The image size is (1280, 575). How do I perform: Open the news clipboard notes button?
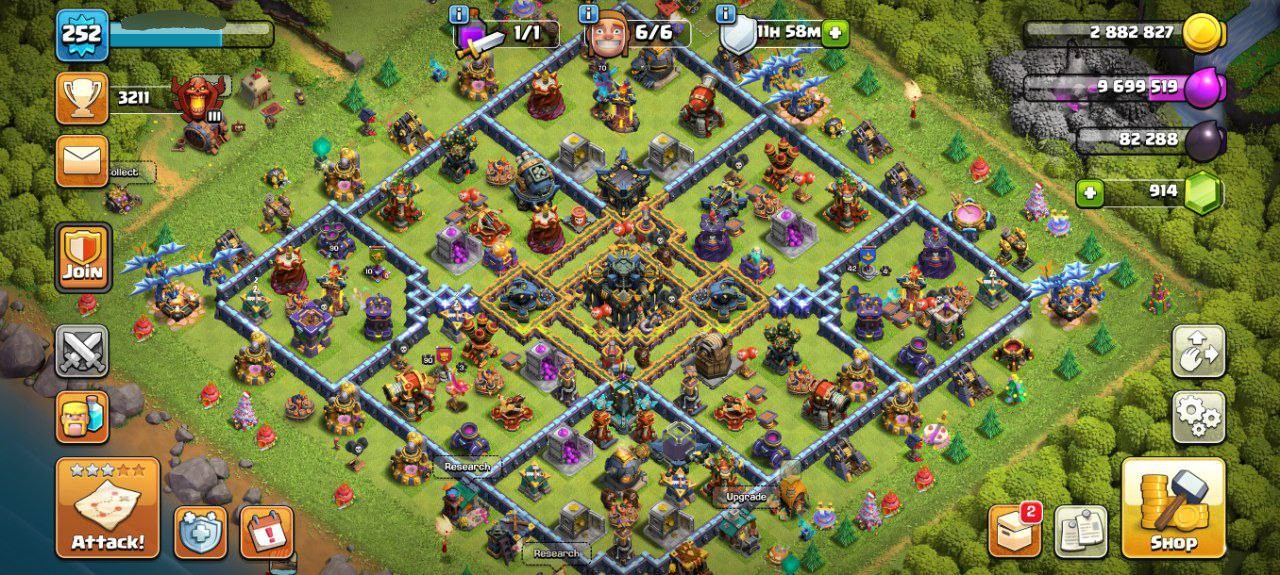pos(1081,531)
